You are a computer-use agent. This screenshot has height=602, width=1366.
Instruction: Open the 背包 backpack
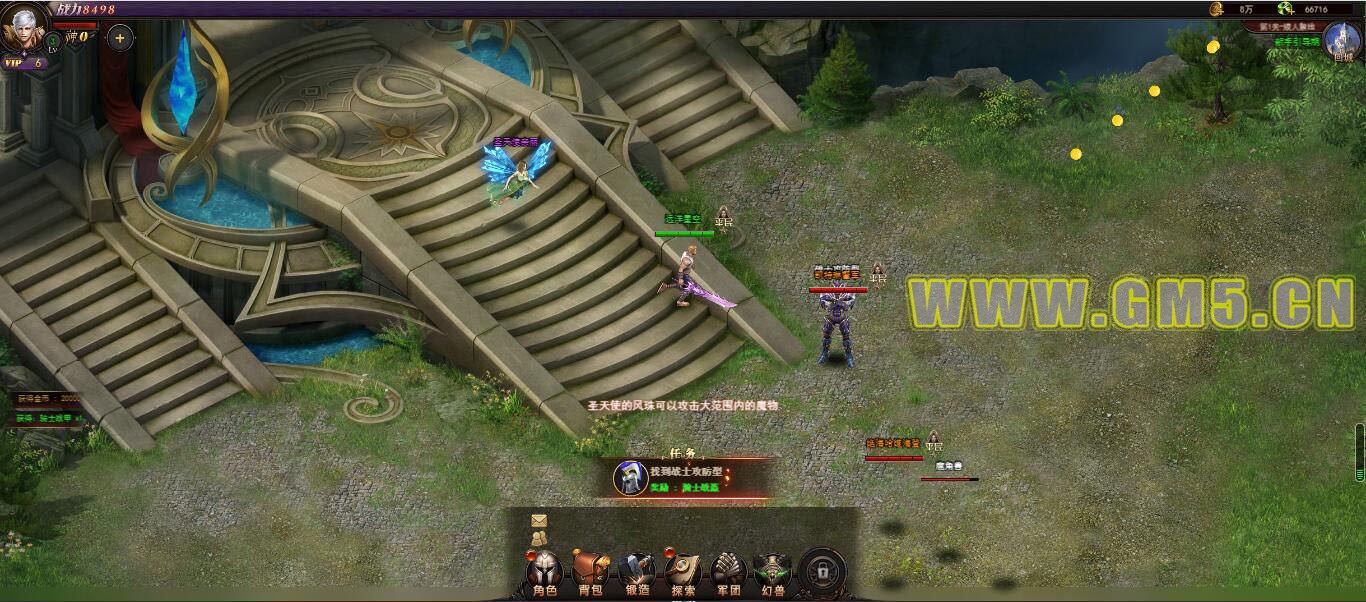click(590, 574)
